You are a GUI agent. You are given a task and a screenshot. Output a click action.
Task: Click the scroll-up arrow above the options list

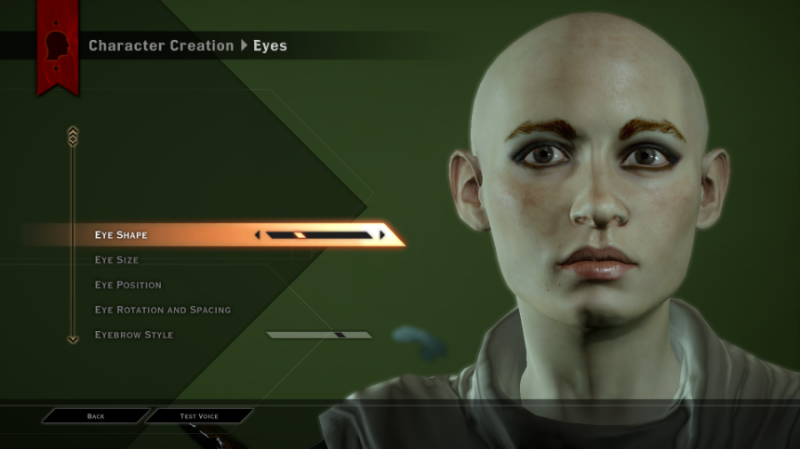click(72, 131)
